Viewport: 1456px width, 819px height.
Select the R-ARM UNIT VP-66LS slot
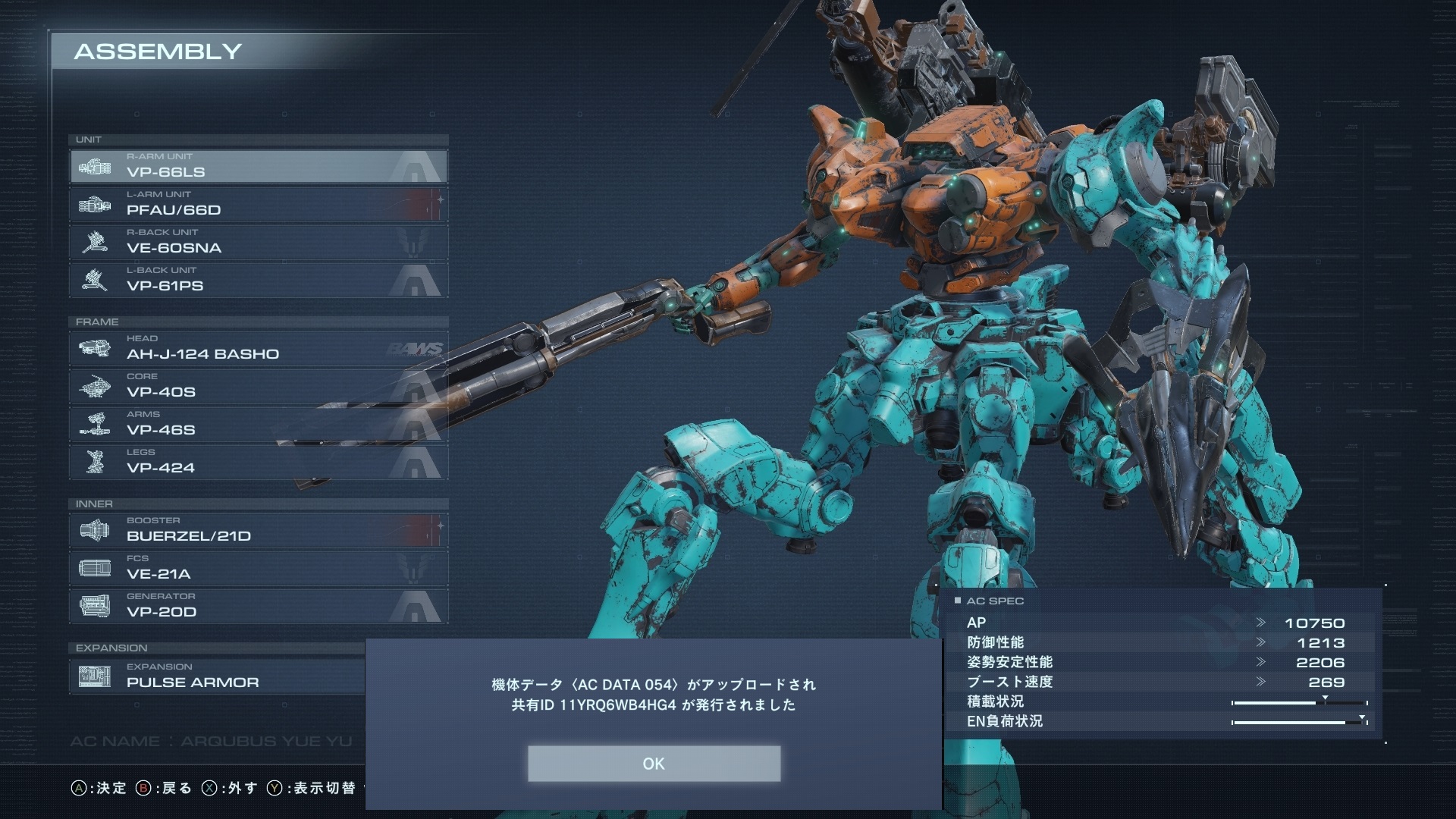coord(258,166)
